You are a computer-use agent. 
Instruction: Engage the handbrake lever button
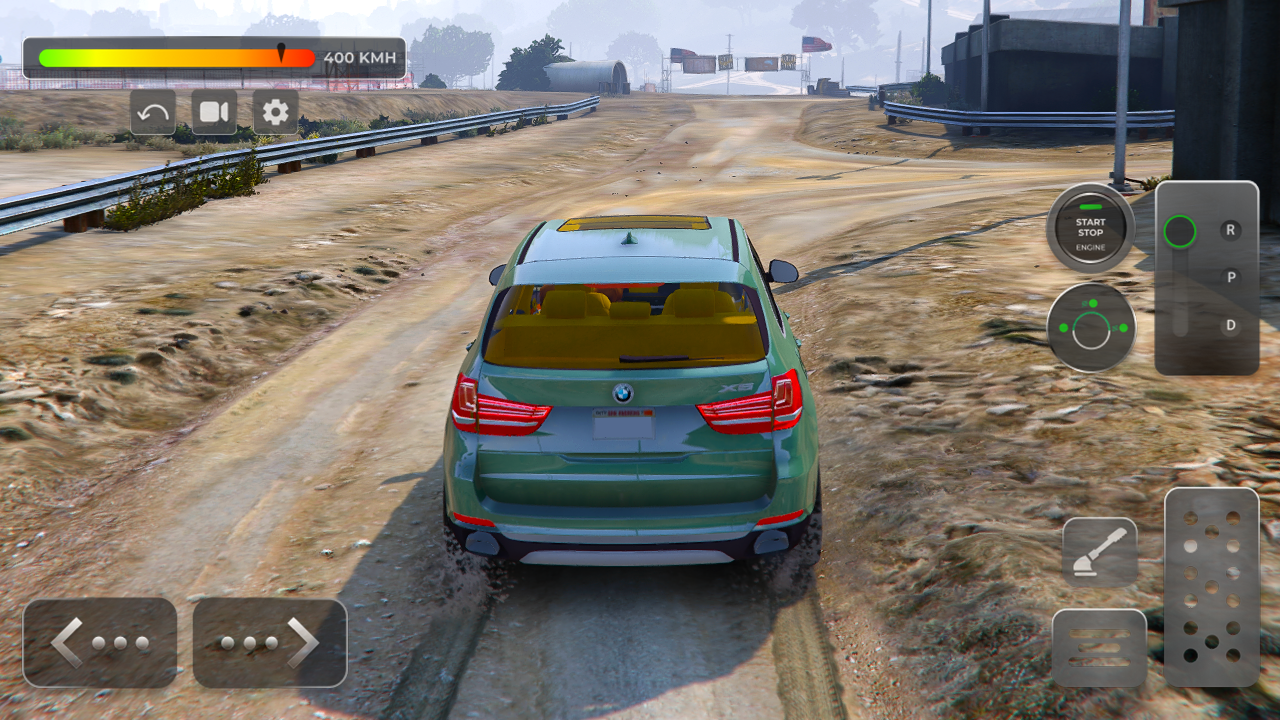tap(1099, 552)
